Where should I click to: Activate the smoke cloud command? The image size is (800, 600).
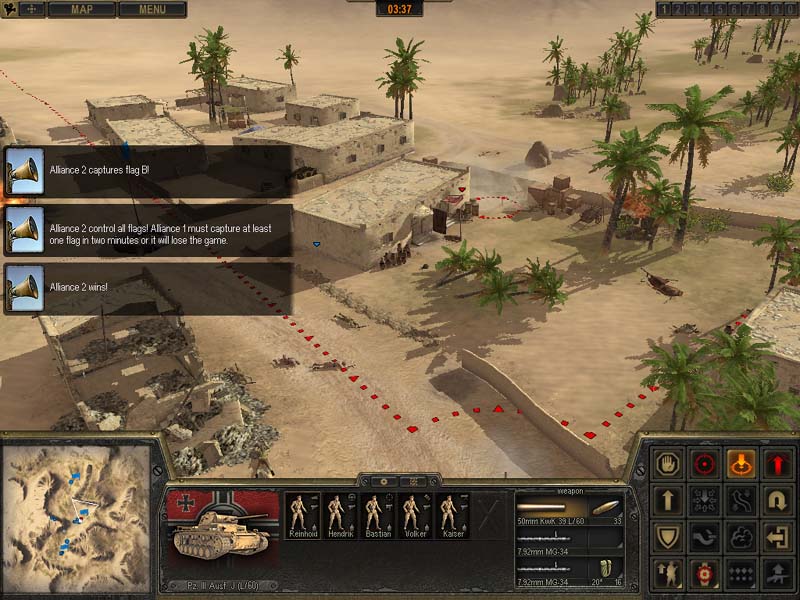(x=741, y=537)
